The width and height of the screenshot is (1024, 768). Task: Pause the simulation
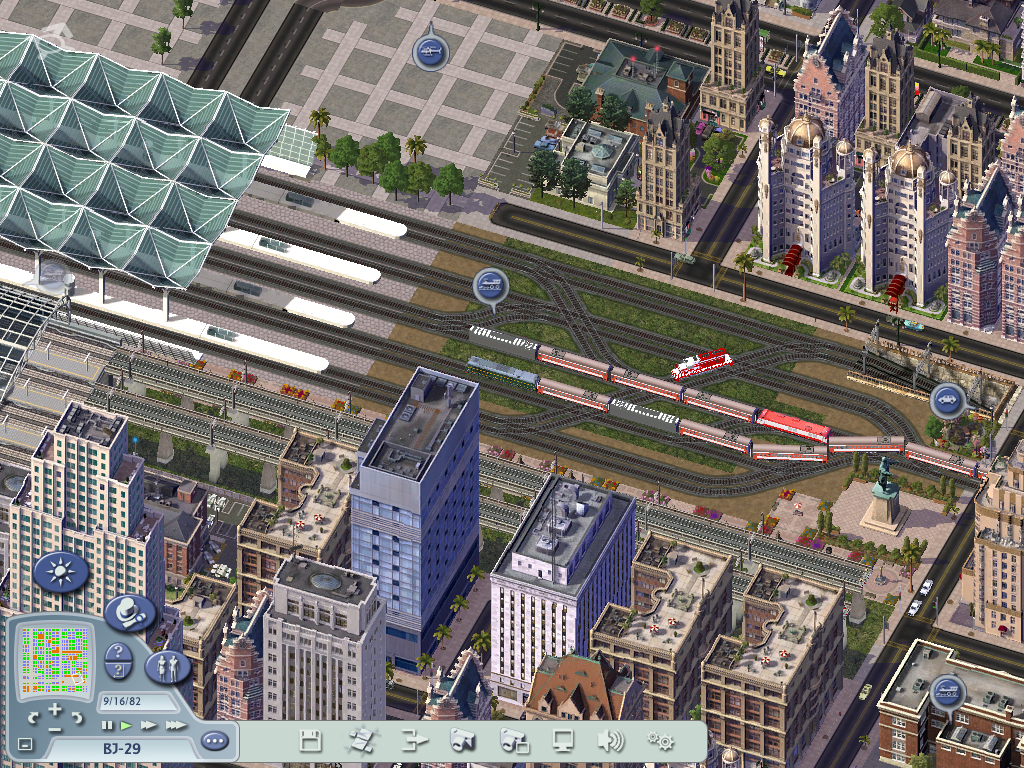108,725
